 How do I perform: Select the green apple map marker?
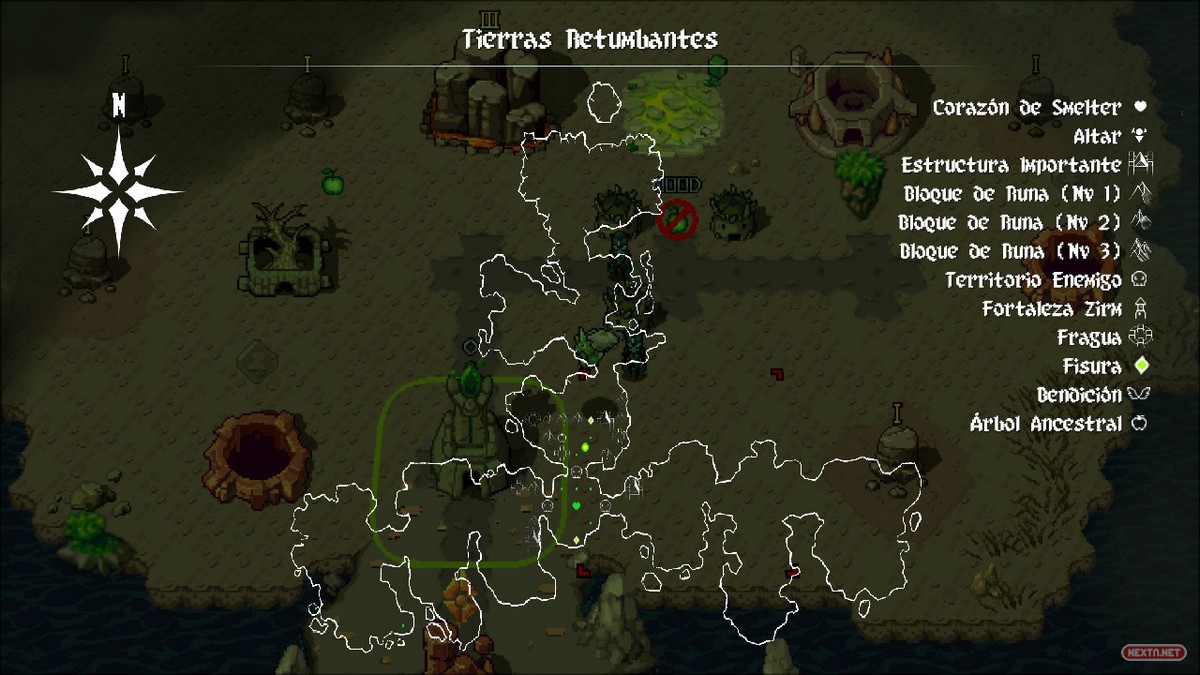331,182
